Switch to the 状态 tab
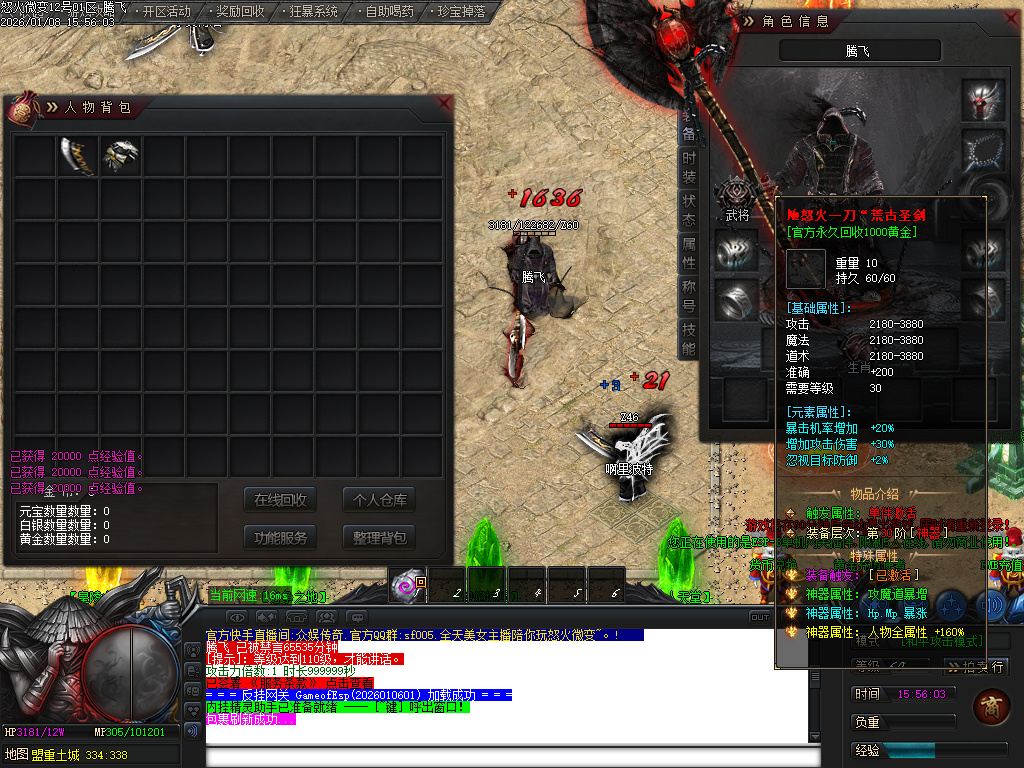Screen dimensions: 1024x768 (689, 210)
